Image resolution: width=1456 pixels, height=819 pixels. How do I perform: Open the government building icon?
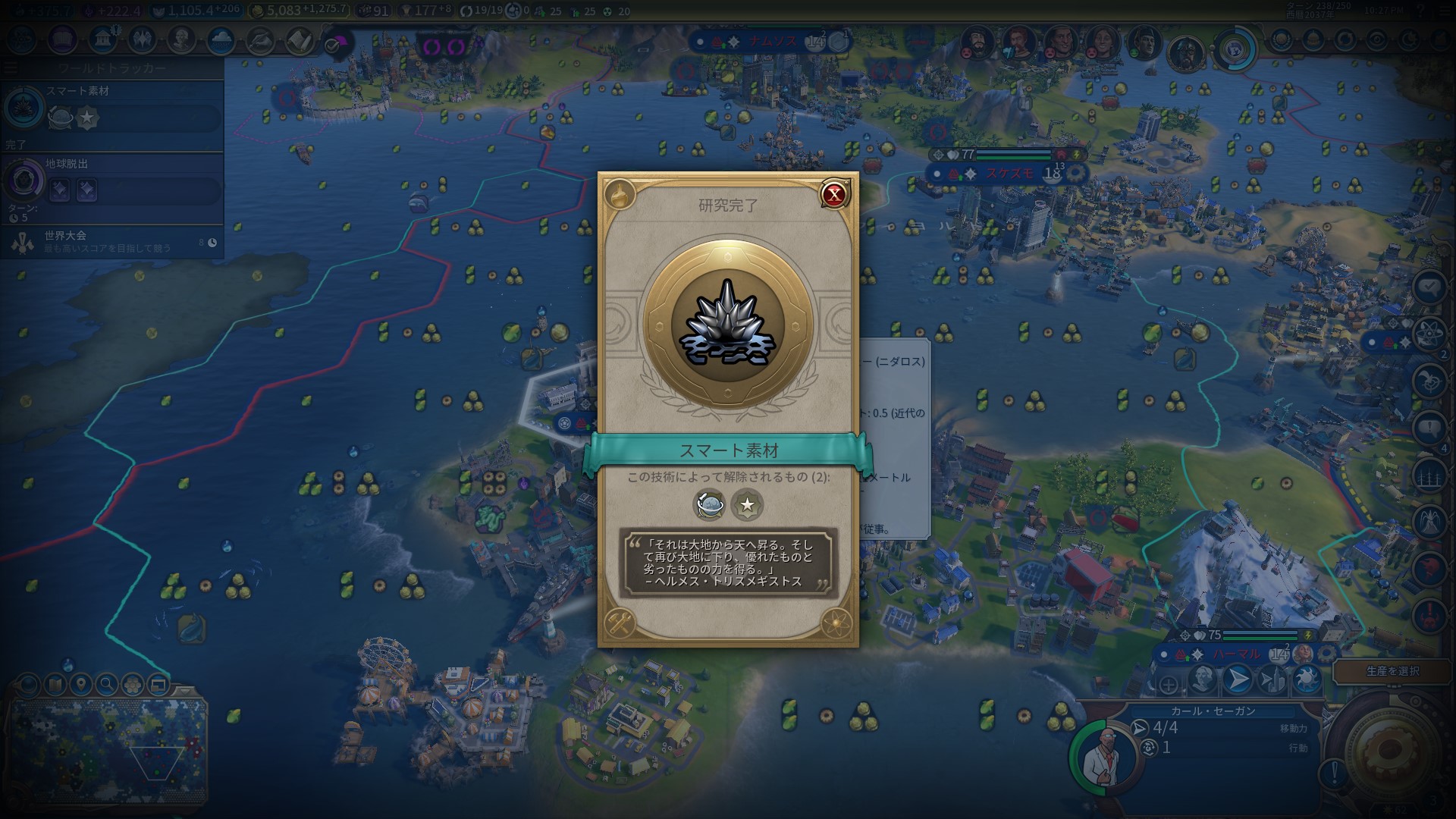[x=102, y=40]
